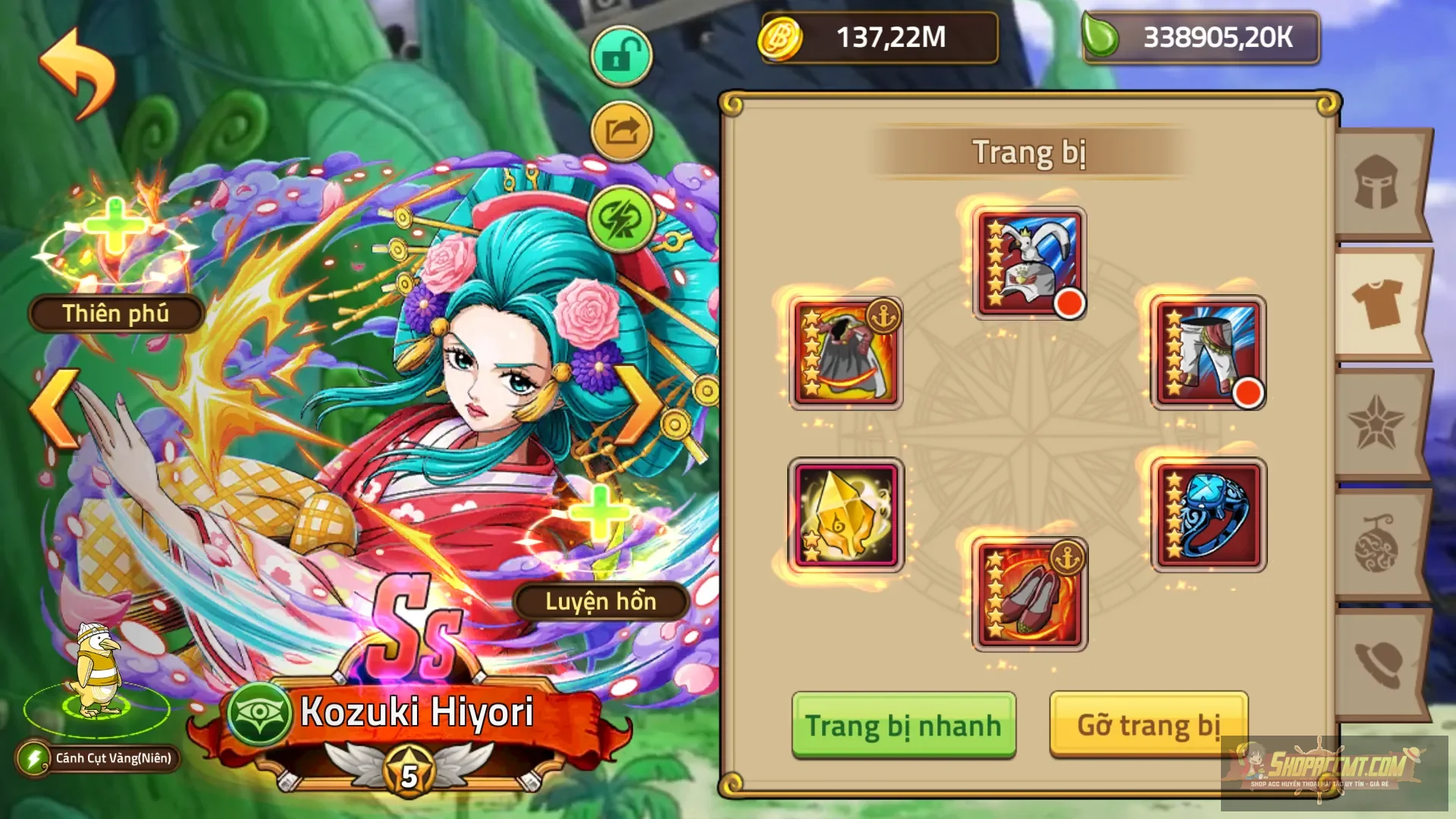Click the blue ring equipment item
This screenshot has height=819, width=1456.
pyautogui.click(x=1208, y=516)
